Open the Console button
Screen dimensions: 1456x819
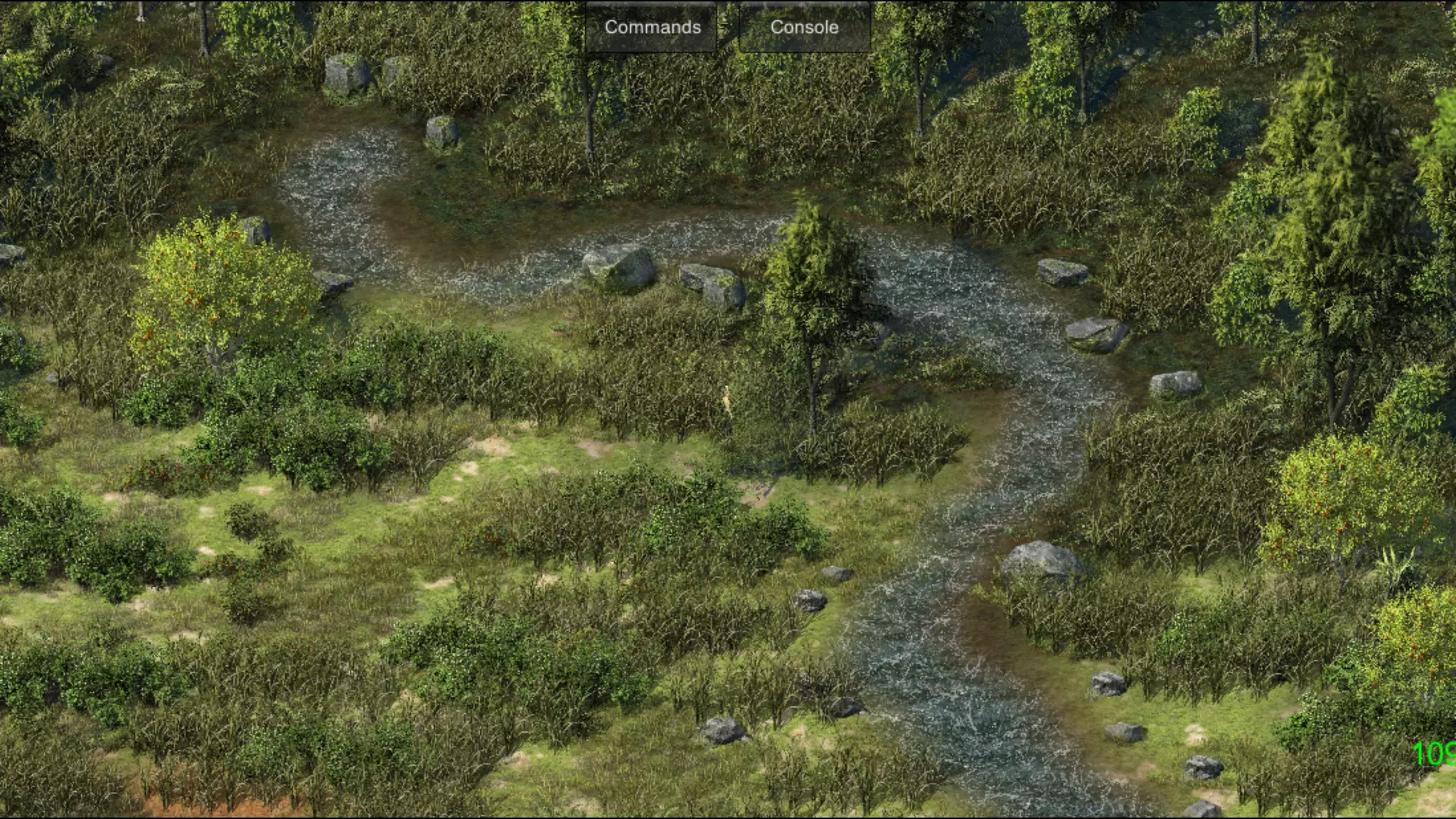coord(804,27)
